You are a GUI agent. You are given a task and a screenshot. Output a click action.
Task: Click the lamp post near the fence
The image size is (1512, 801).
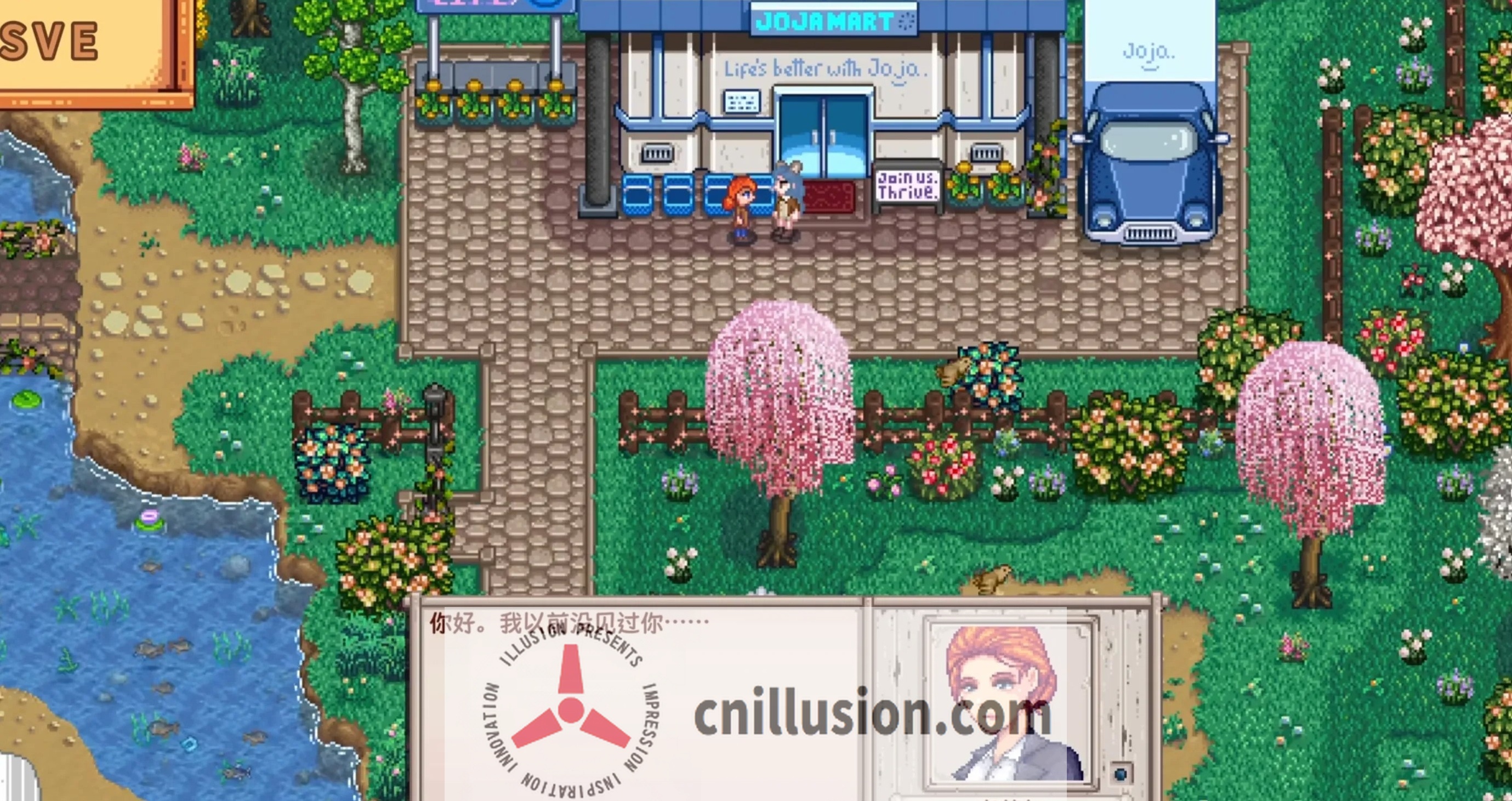click(435, 411)
